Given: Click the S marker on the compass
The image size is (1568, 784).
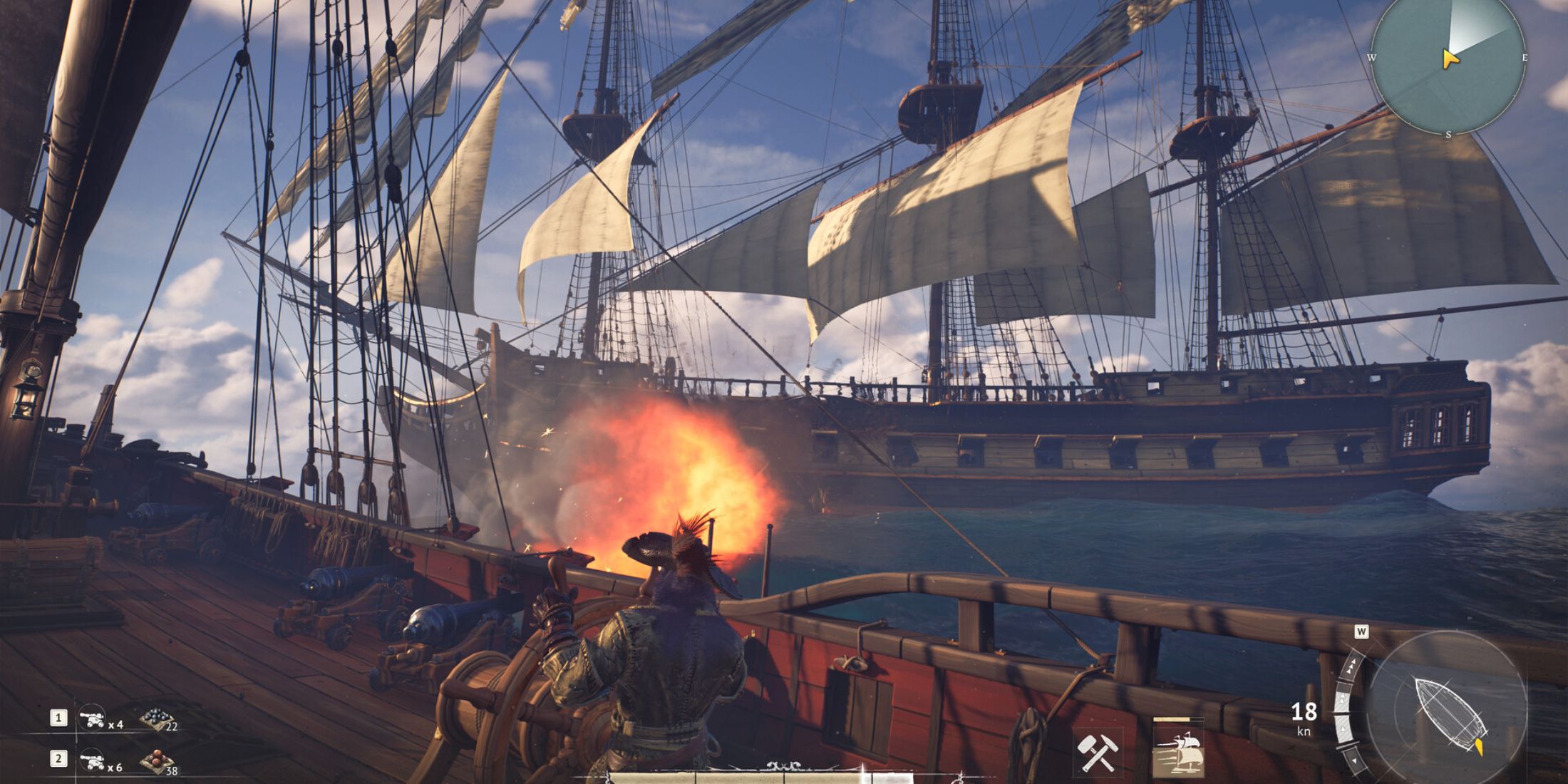Looking at the screenshot, I should (x=1448, y=133).
